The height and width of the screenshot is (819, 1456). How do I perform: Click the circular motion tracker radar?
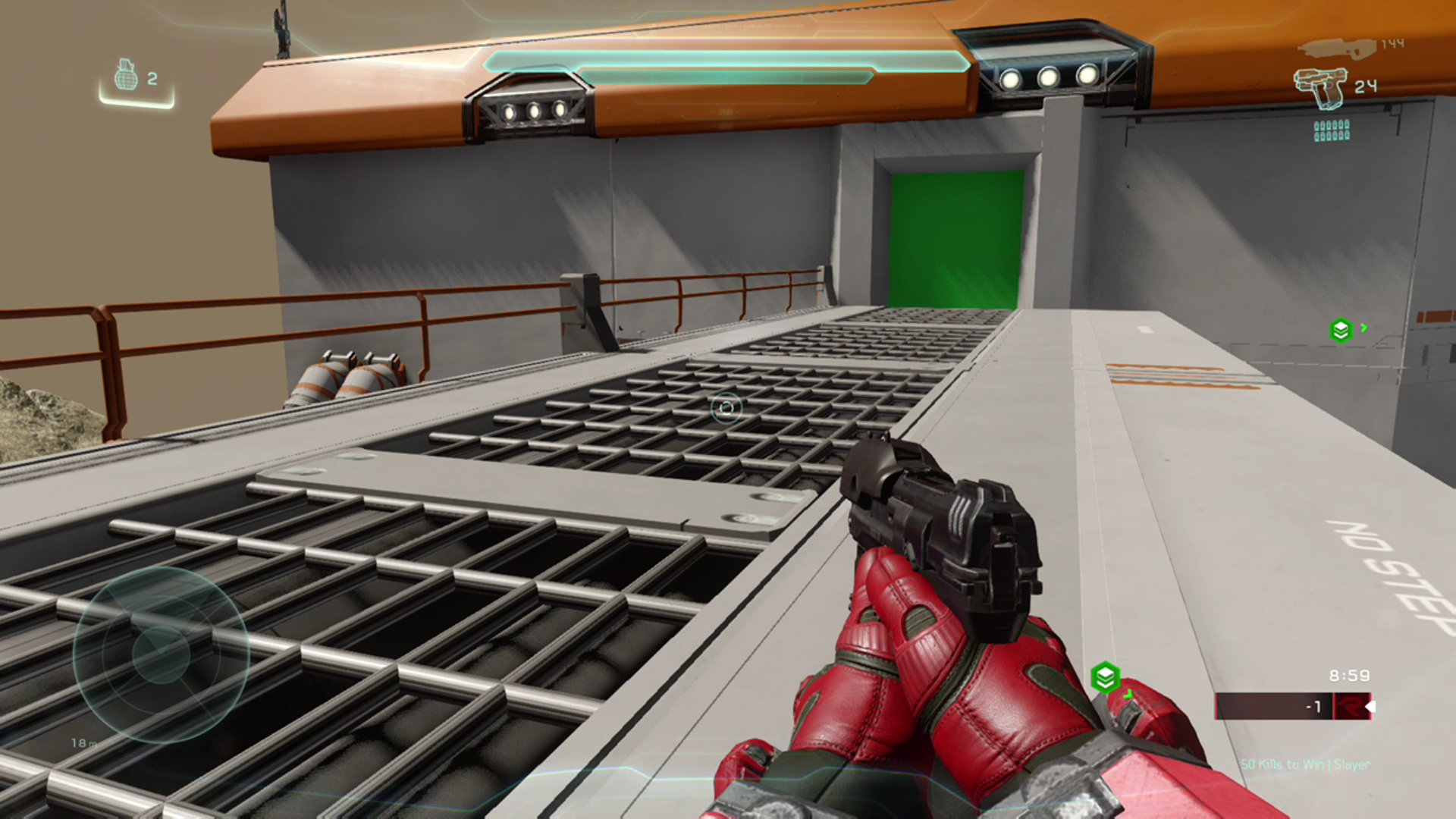pos(161,654)
